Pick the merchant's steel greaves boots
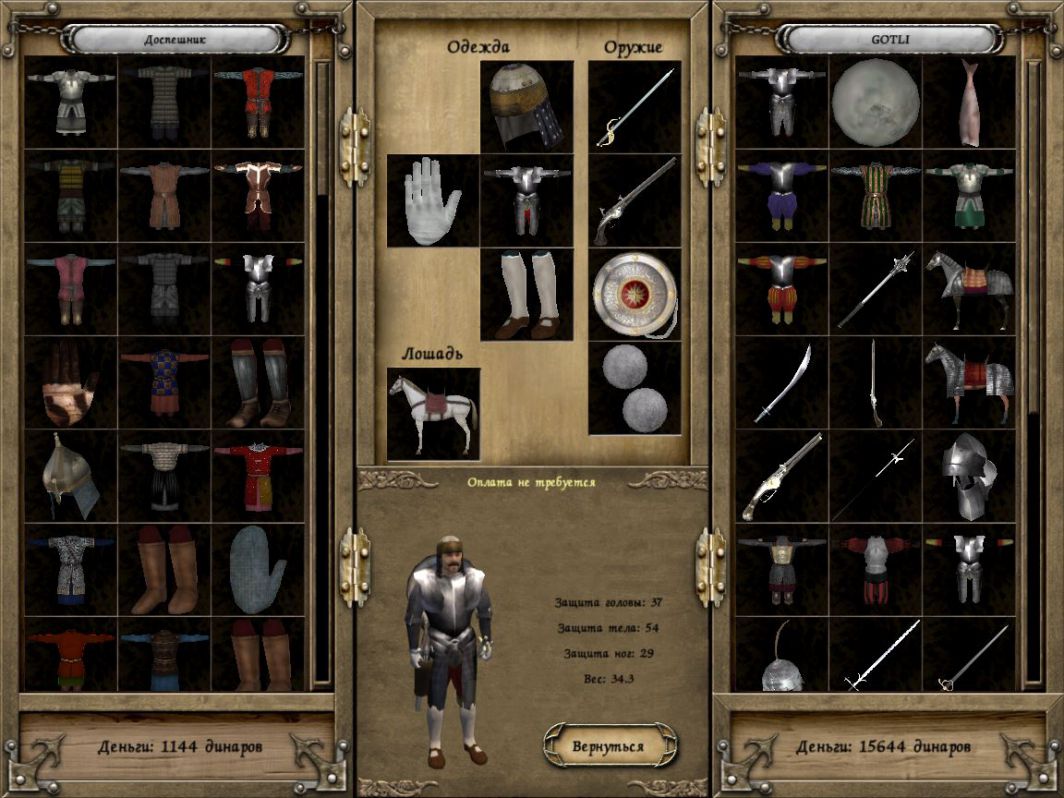 coord(257,384)
